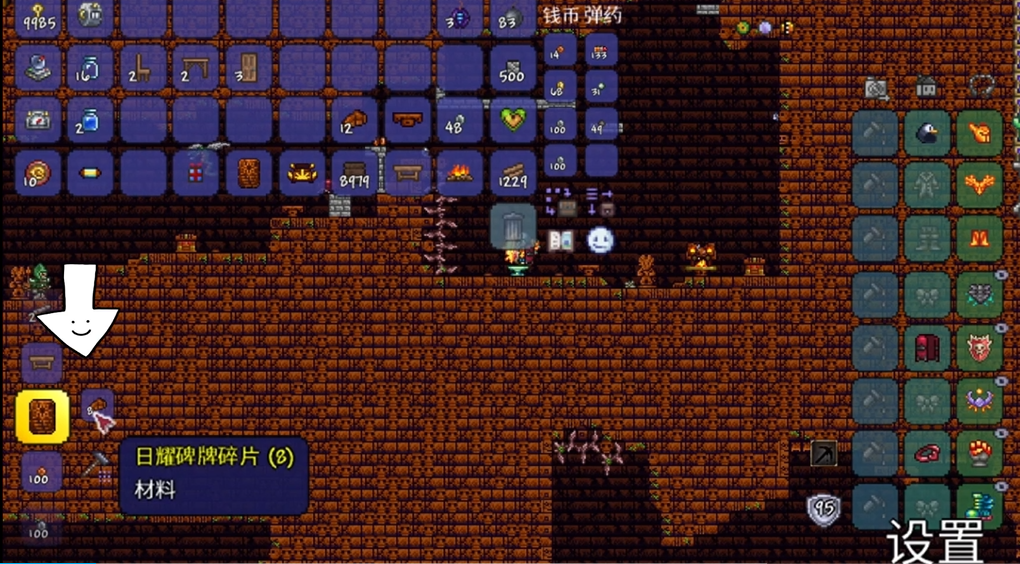Image resolution: width=1020 pixels, height=564 pixels.
Task: Choose the green heart item slot
Action: 512,121
